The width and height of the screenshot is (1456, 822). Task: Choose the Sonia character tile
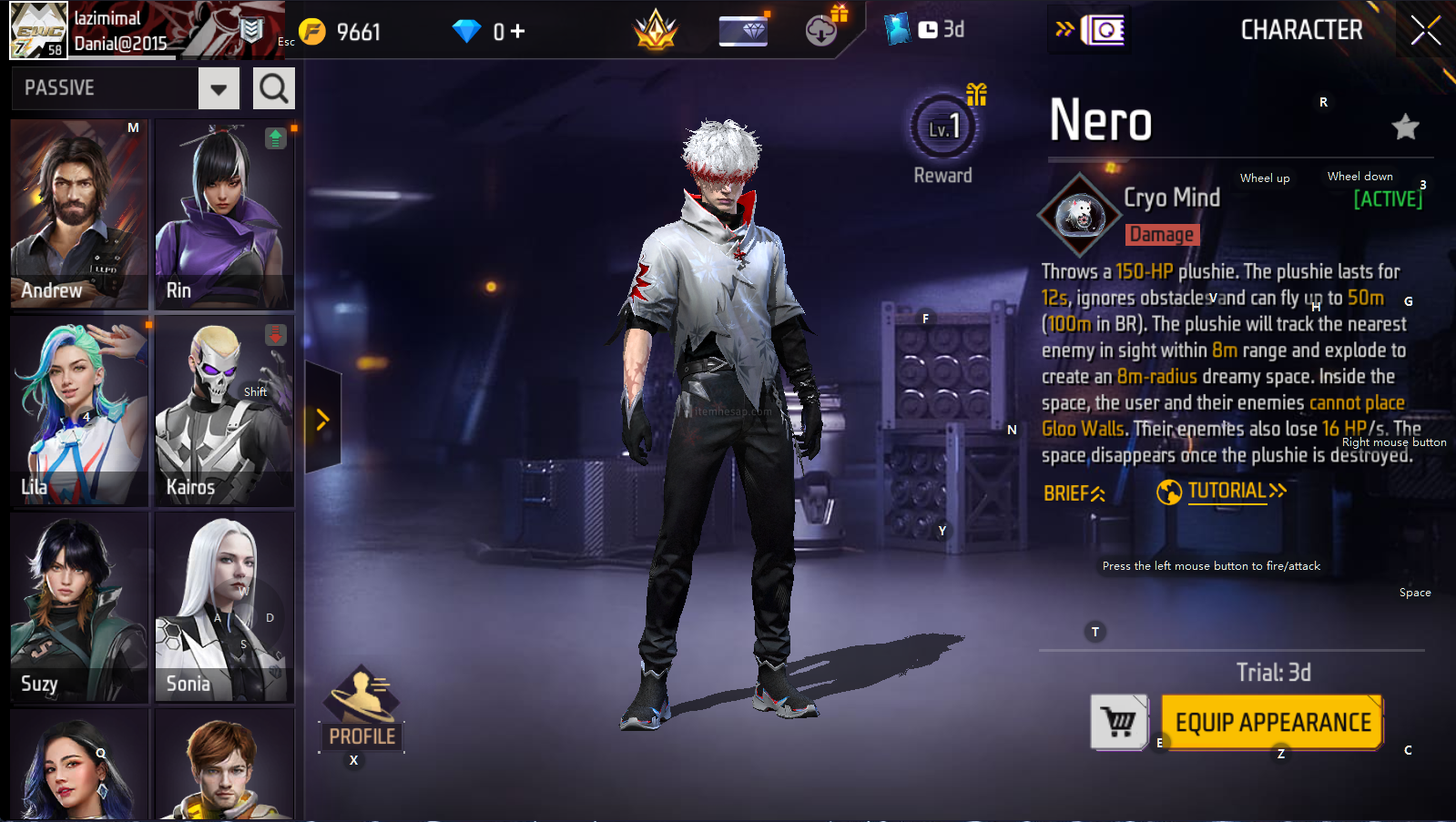[x=224, y=607]
